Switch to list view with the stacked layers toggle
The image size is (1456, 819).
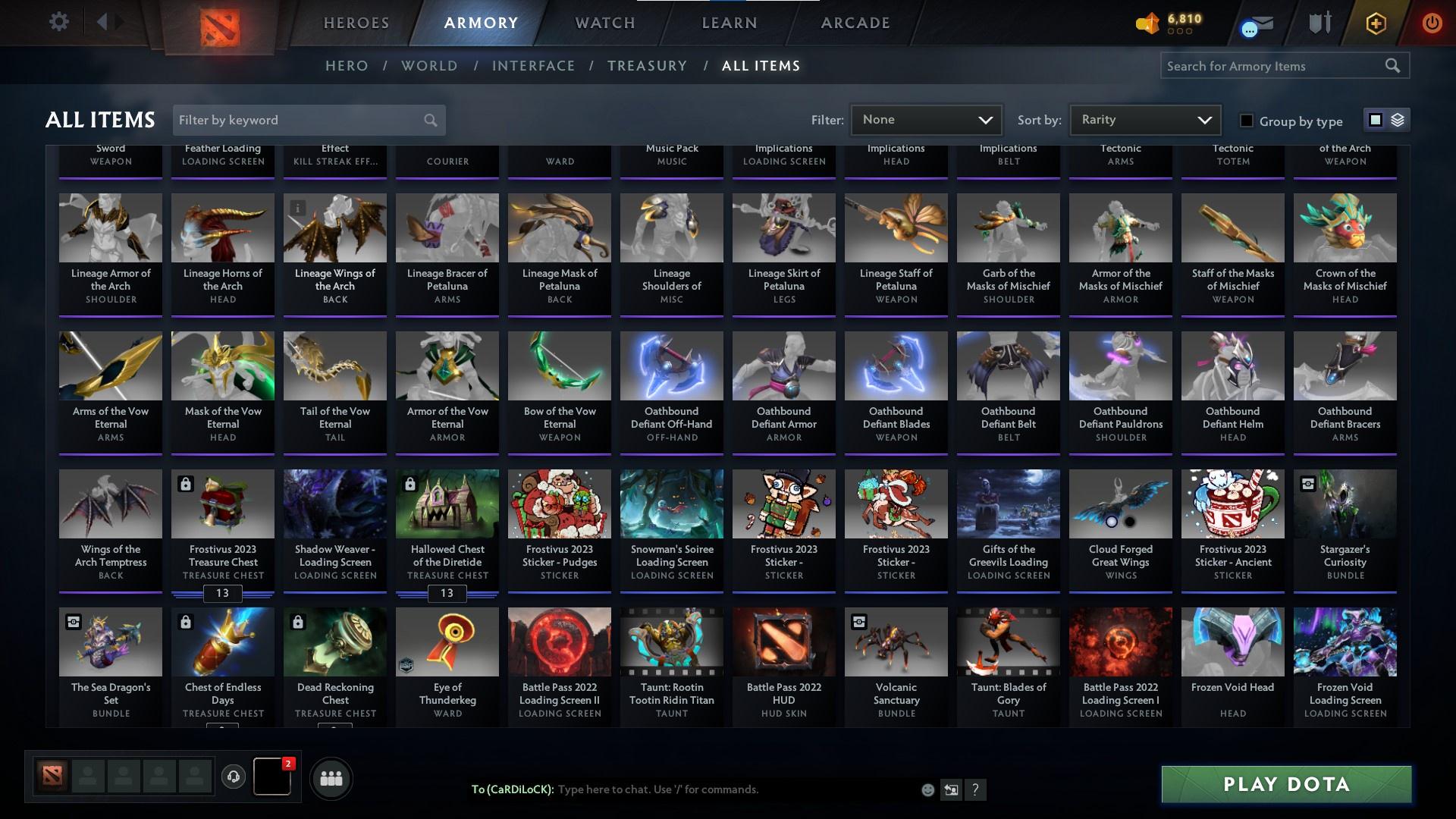1398,120
